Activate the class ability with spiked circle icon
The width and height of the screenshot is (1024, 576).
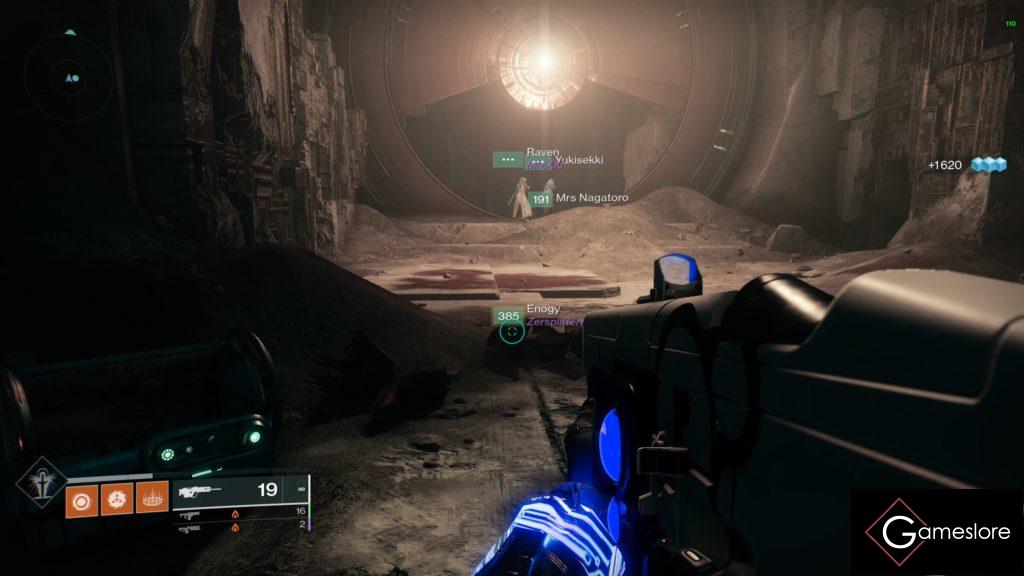[x=151, y=497]
